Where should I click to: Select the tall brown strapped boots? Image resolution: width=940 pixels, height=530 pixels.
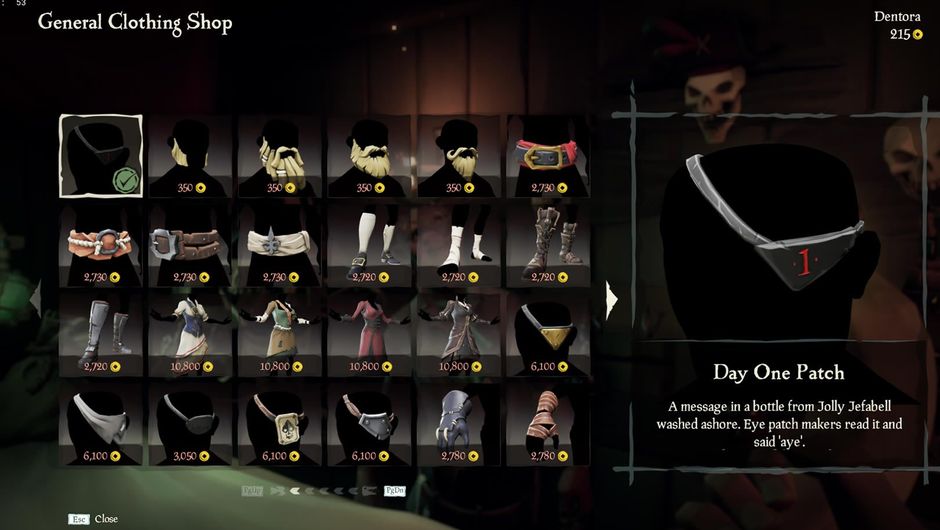(548, 244)
